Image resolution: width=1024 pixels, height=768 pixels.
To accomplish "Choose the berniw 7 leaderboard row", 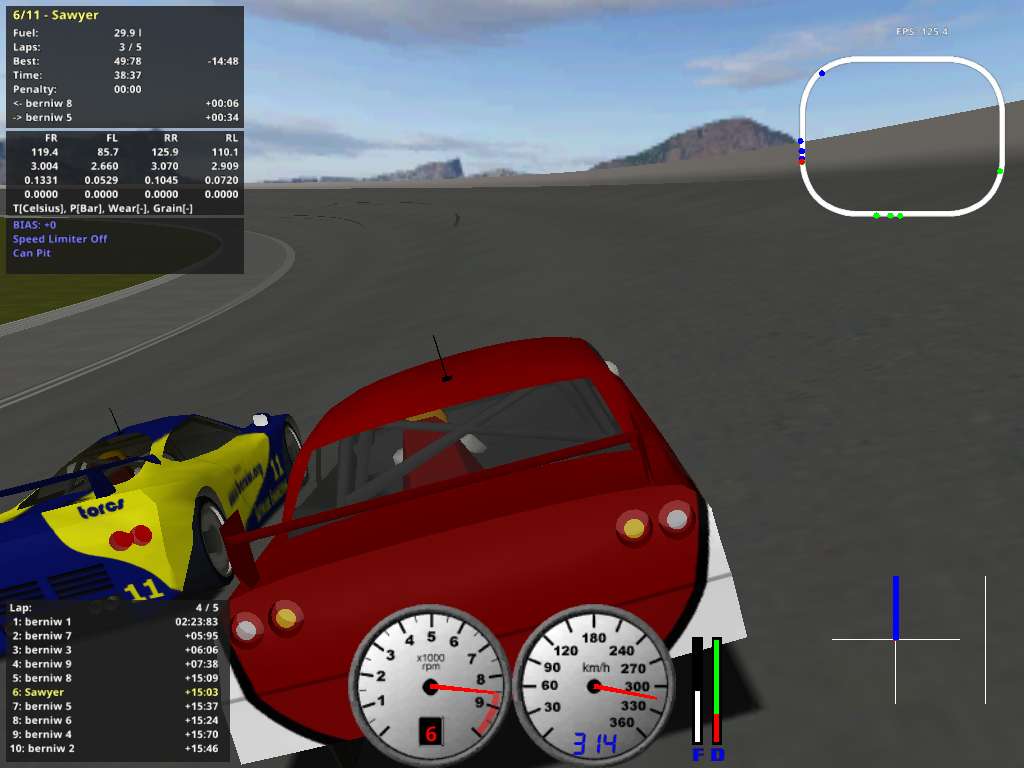I will 117,636.
